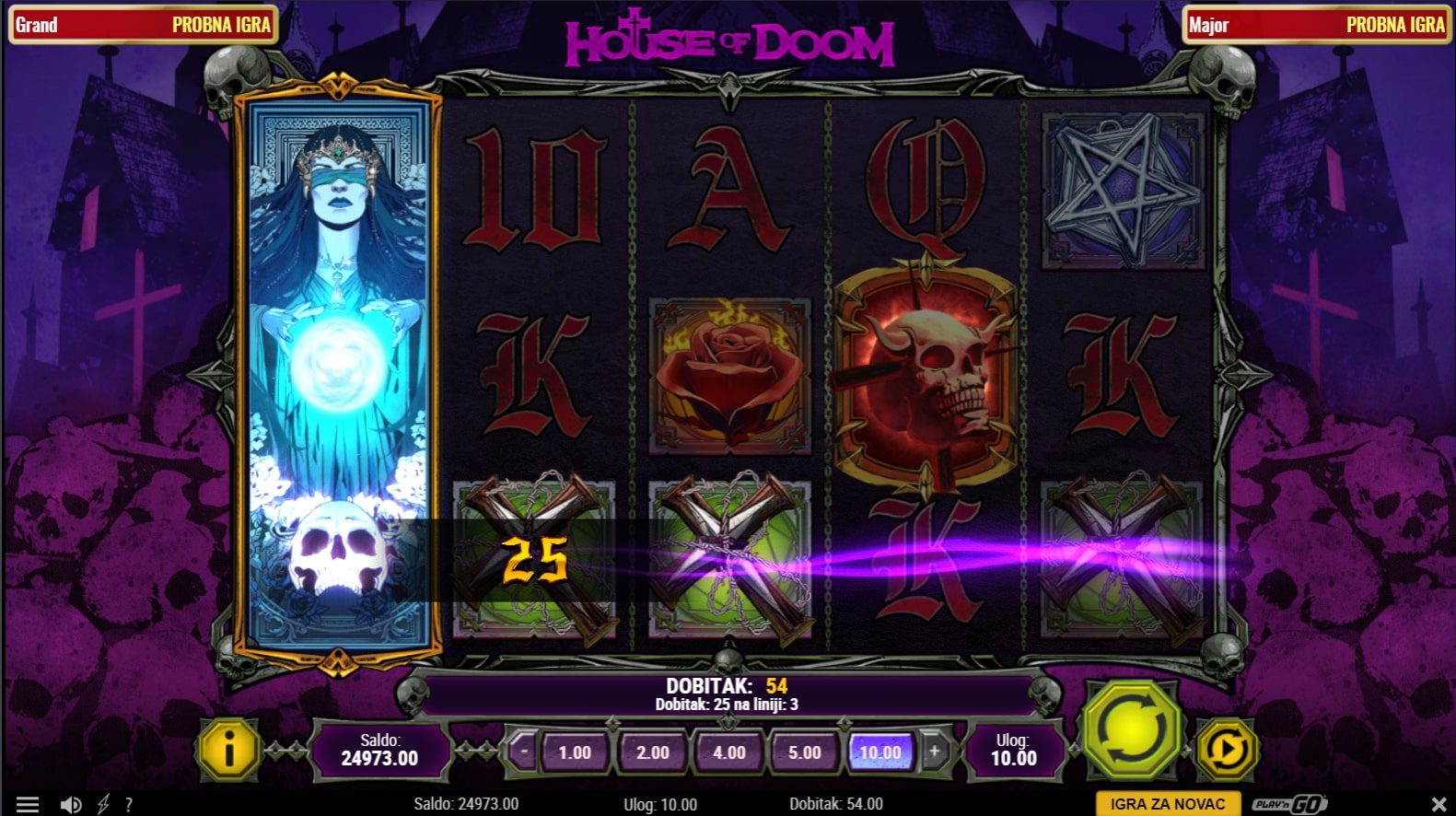
Task: Select the 10.00 bet amount
Action: (880, 752)
